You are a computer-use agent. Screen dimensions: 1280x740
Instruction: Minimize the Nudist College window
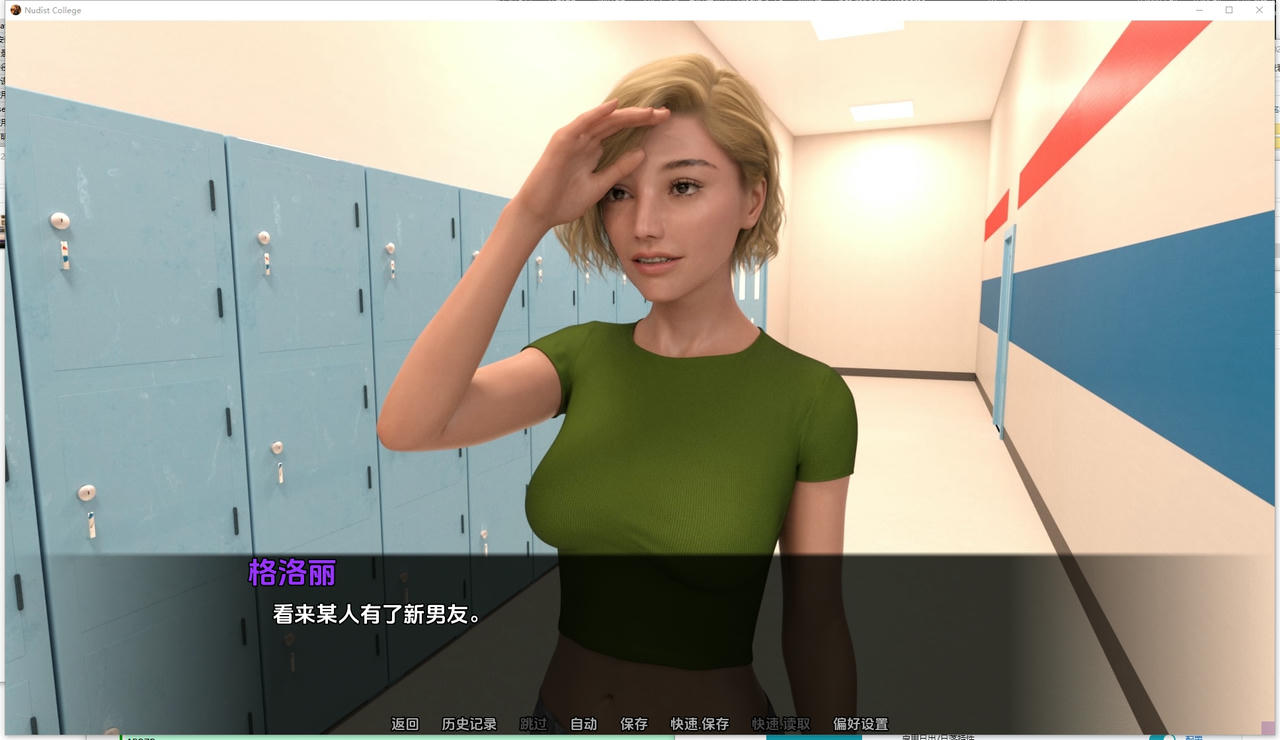[x=1198, y=10]
